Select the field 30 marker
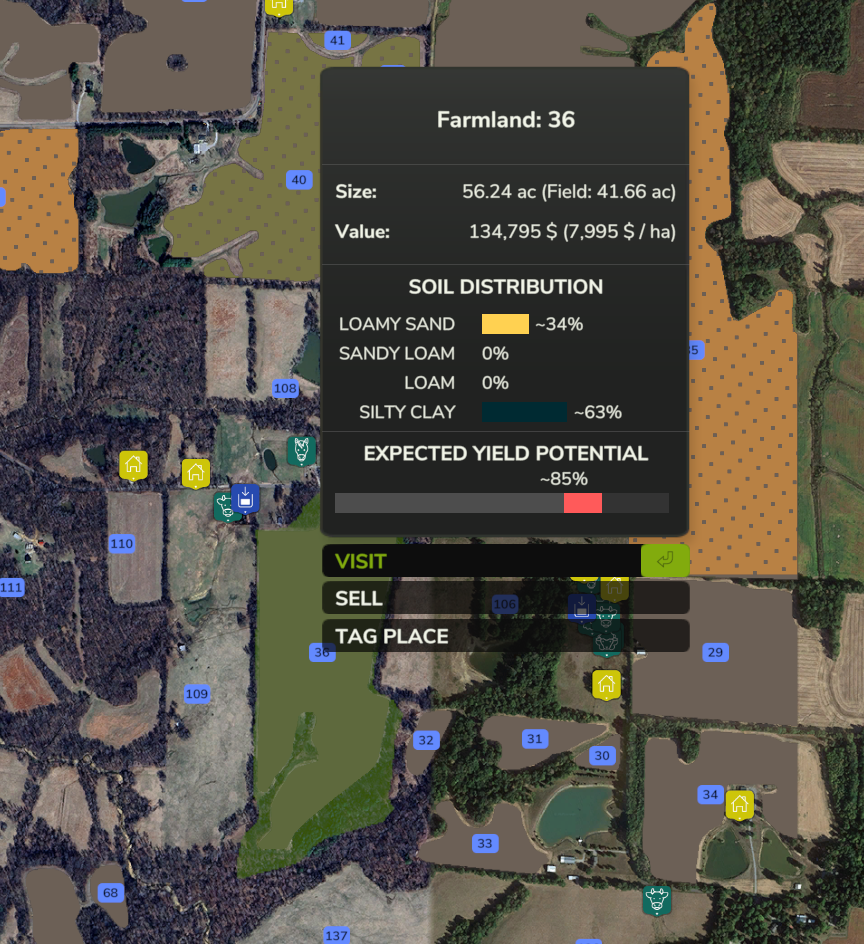This screenshot has width=864, height=944. (601, 755)
